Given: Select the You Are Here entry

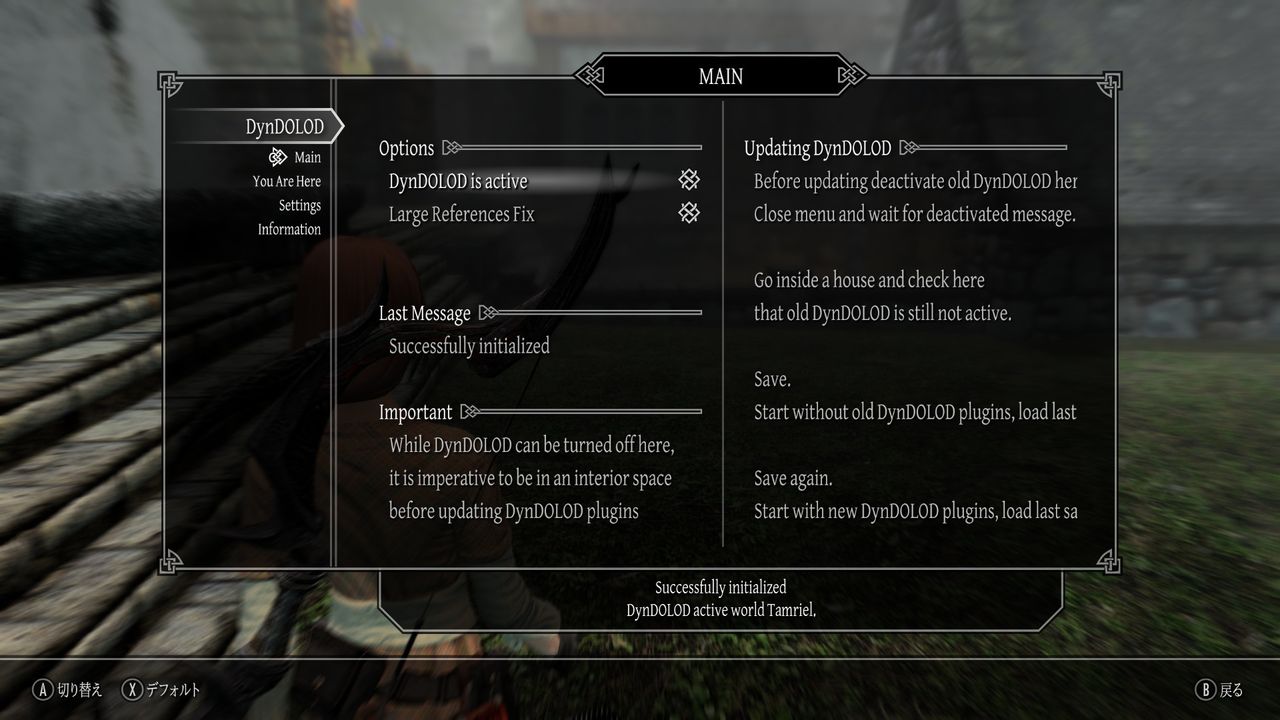Looking at the screenshot, I should click(285, 181).
